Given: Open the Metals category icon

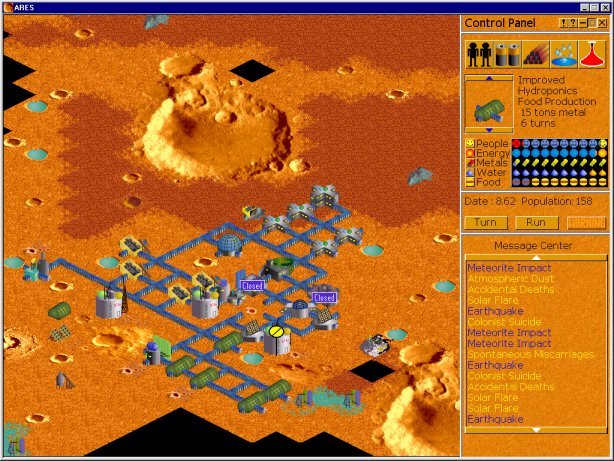Looking at the screenshot, I should [x=537, y=53].
